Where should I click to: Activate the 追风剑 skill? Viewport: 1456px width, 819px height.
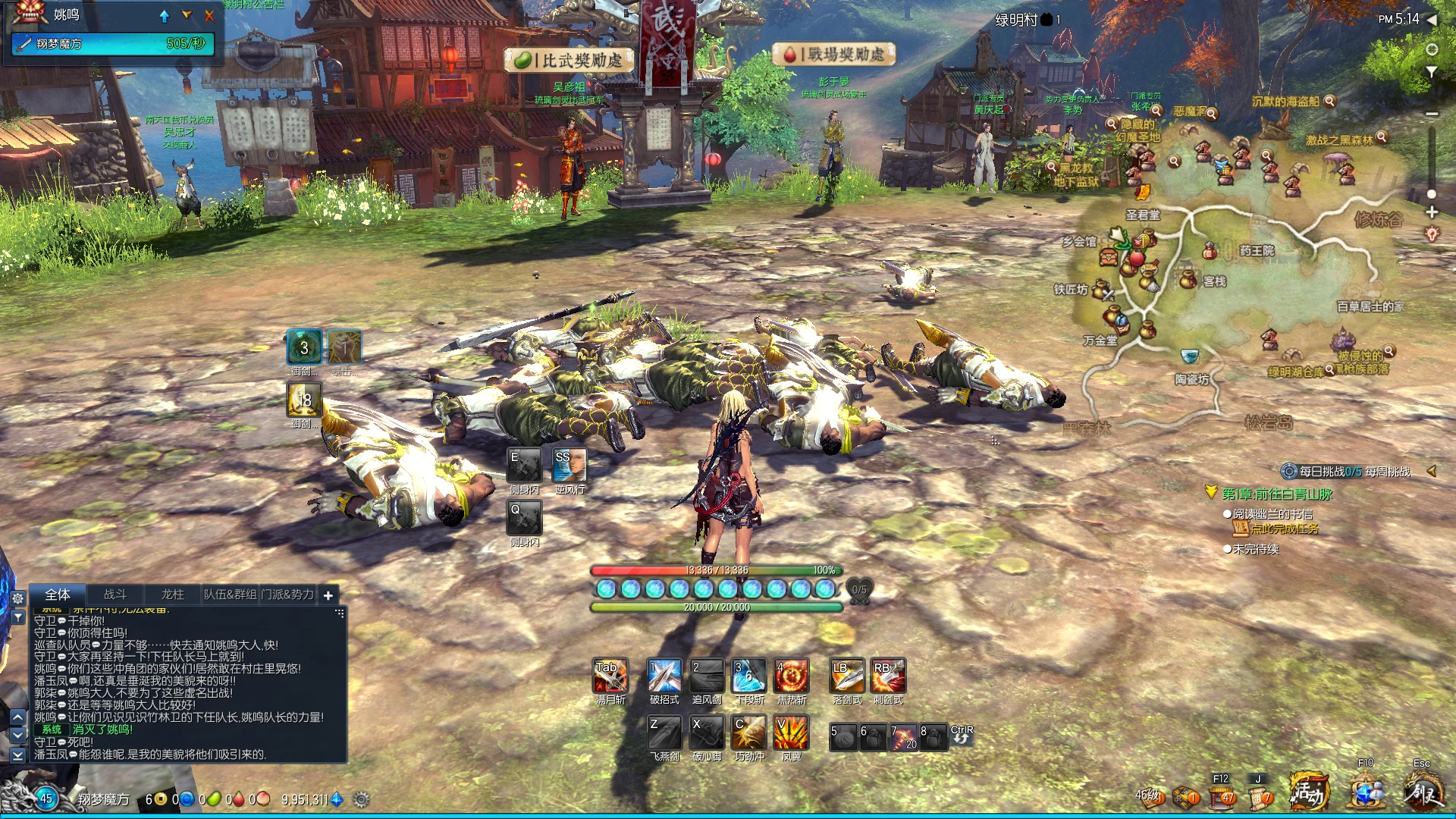pos(707,676)
